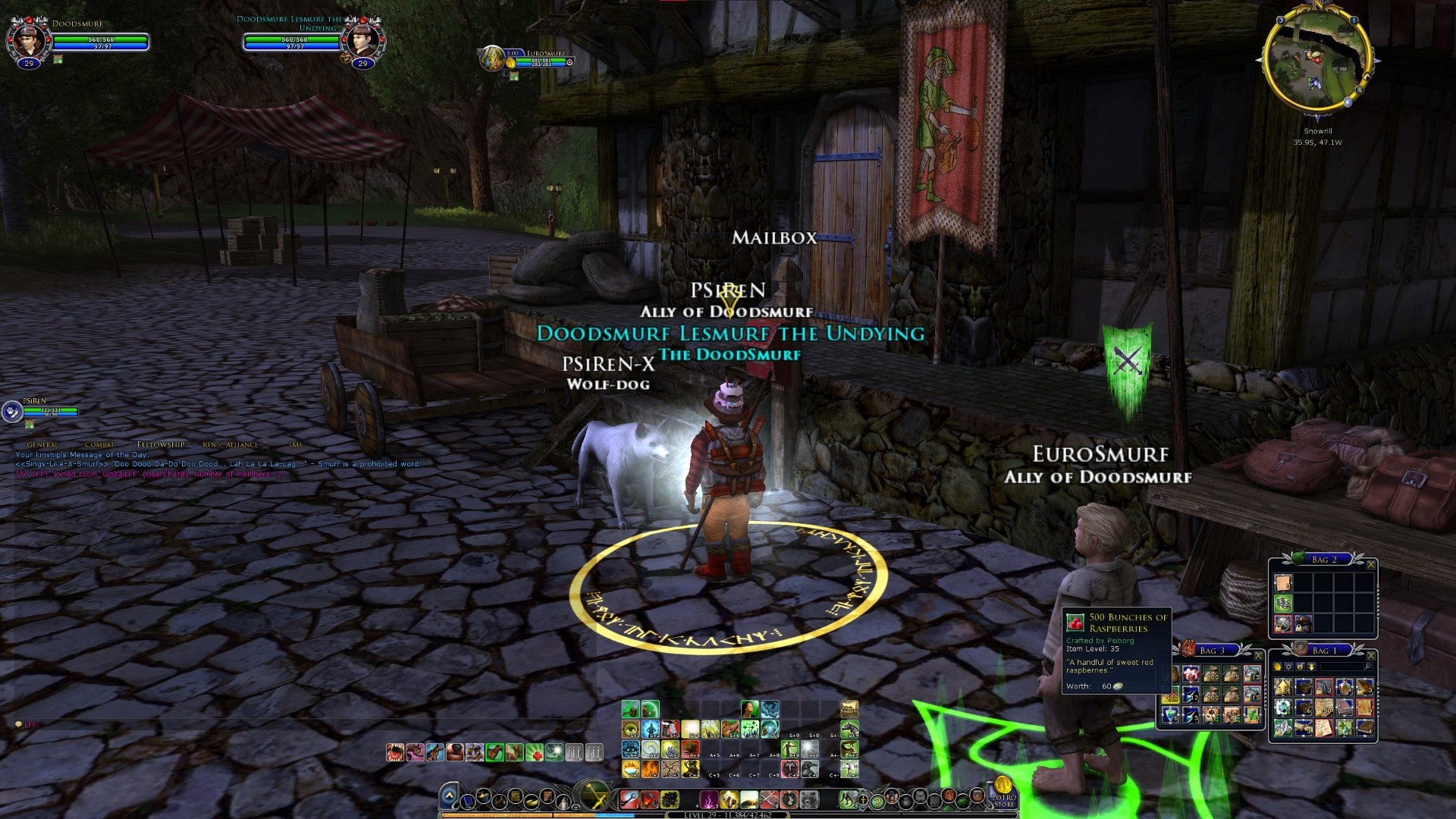Screen dimensions: 1456x819
Task: Select the PSiReN fellowship member portrait
Action: pos(13,411)
